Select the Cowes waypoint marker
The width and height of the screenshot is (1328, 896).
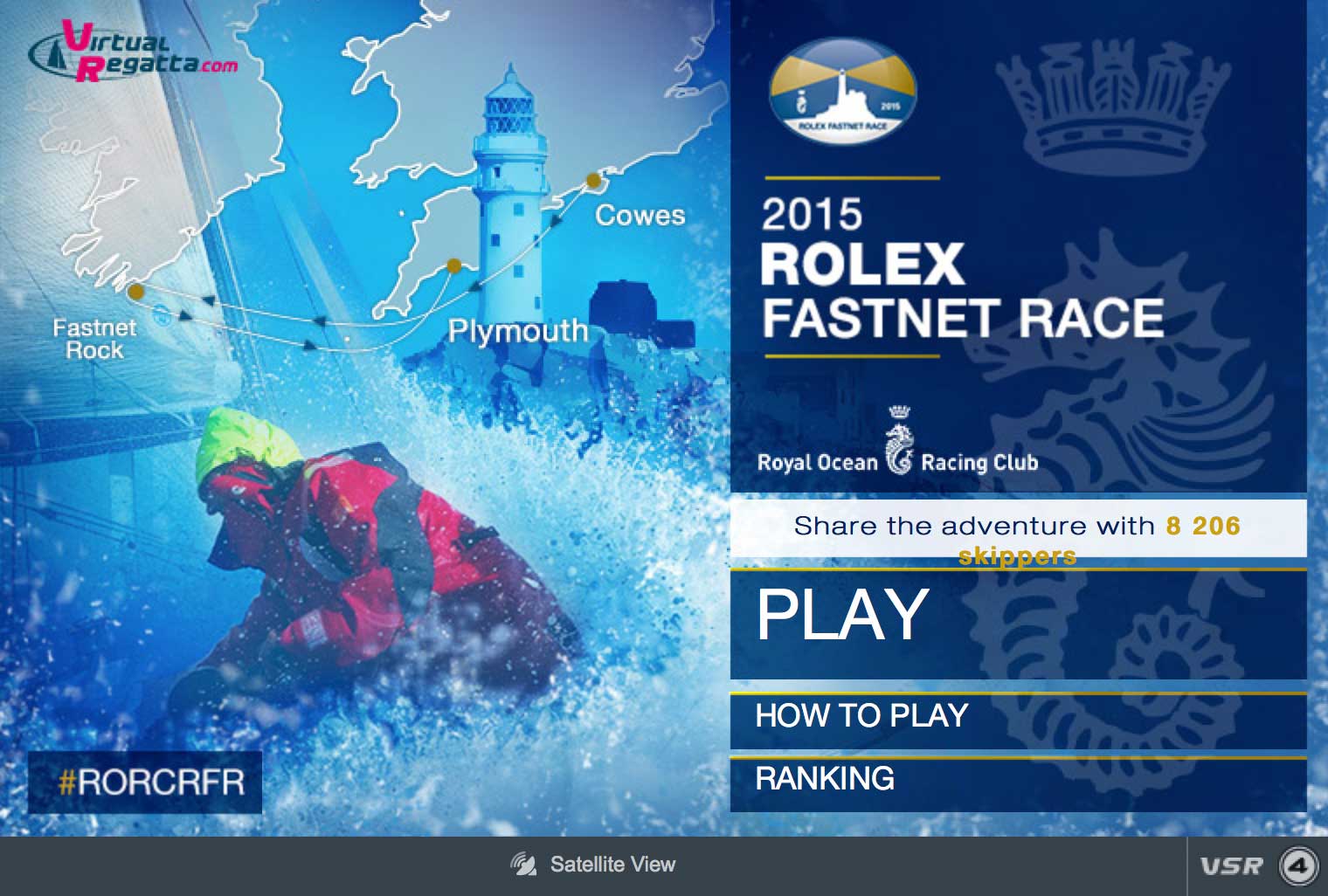click(x=594, y=181)
